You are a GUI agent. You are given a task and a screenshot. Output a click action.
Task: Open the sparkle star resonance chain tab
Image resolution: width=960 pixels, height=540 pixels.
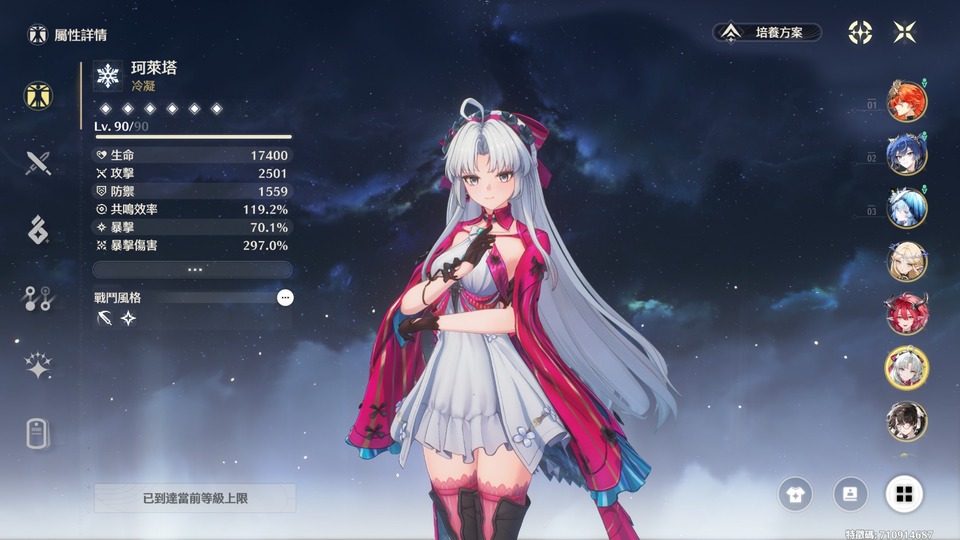click(x=39, y=366)
